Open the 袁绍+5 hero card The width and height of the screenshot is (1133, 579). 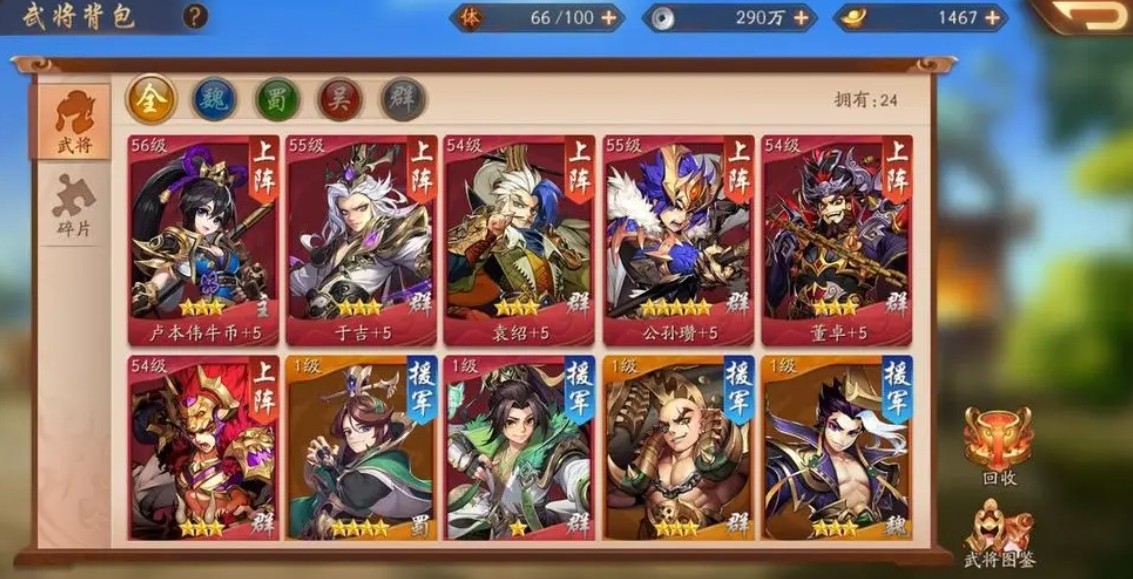pyautogui.click(x=519, y=240)
